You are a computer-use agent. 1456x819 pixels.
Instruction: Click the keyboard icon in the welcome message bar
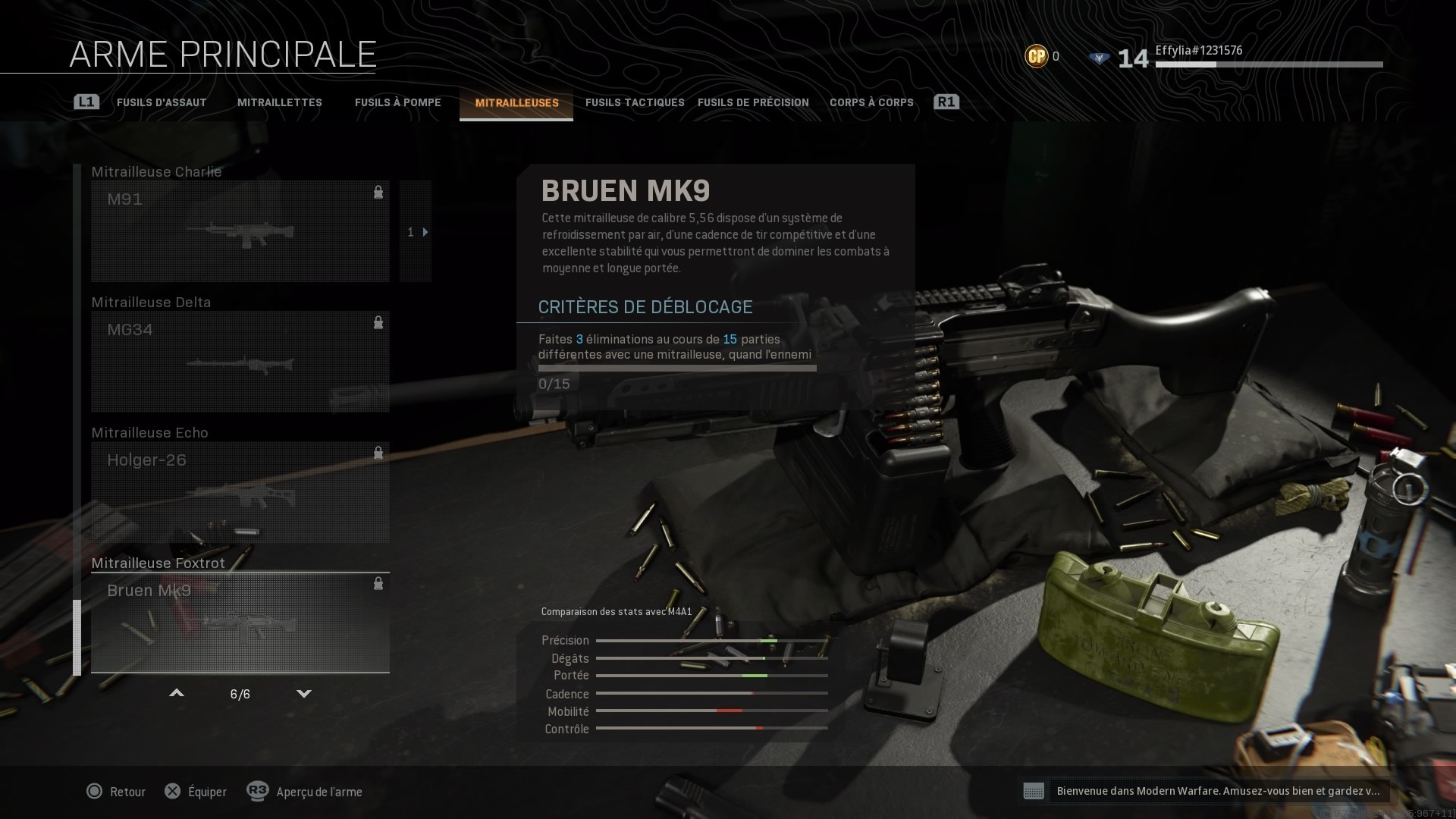click(1035, 791)
